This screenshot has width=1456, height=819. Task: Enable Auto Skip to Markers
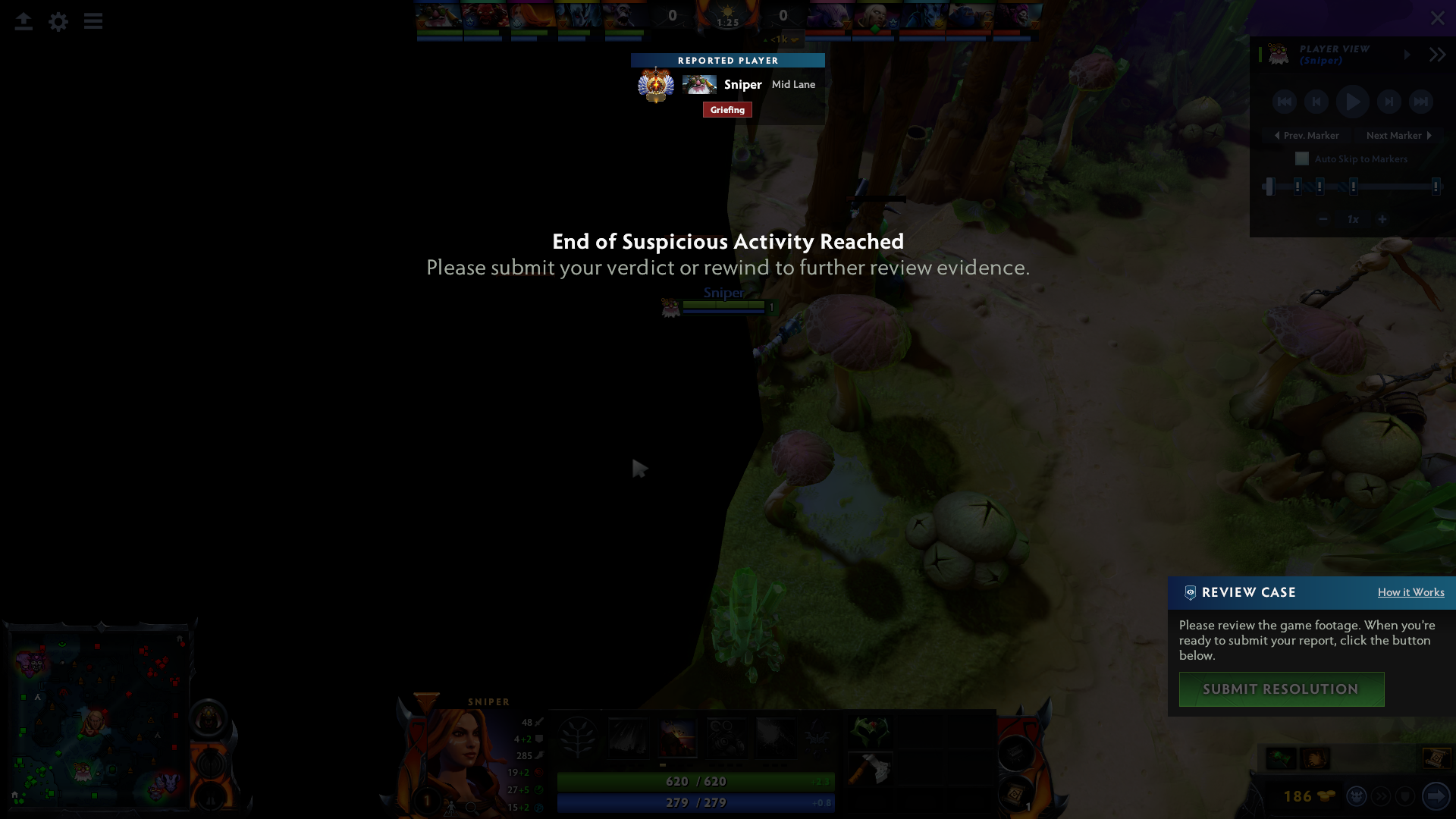tap(1302, 158)
